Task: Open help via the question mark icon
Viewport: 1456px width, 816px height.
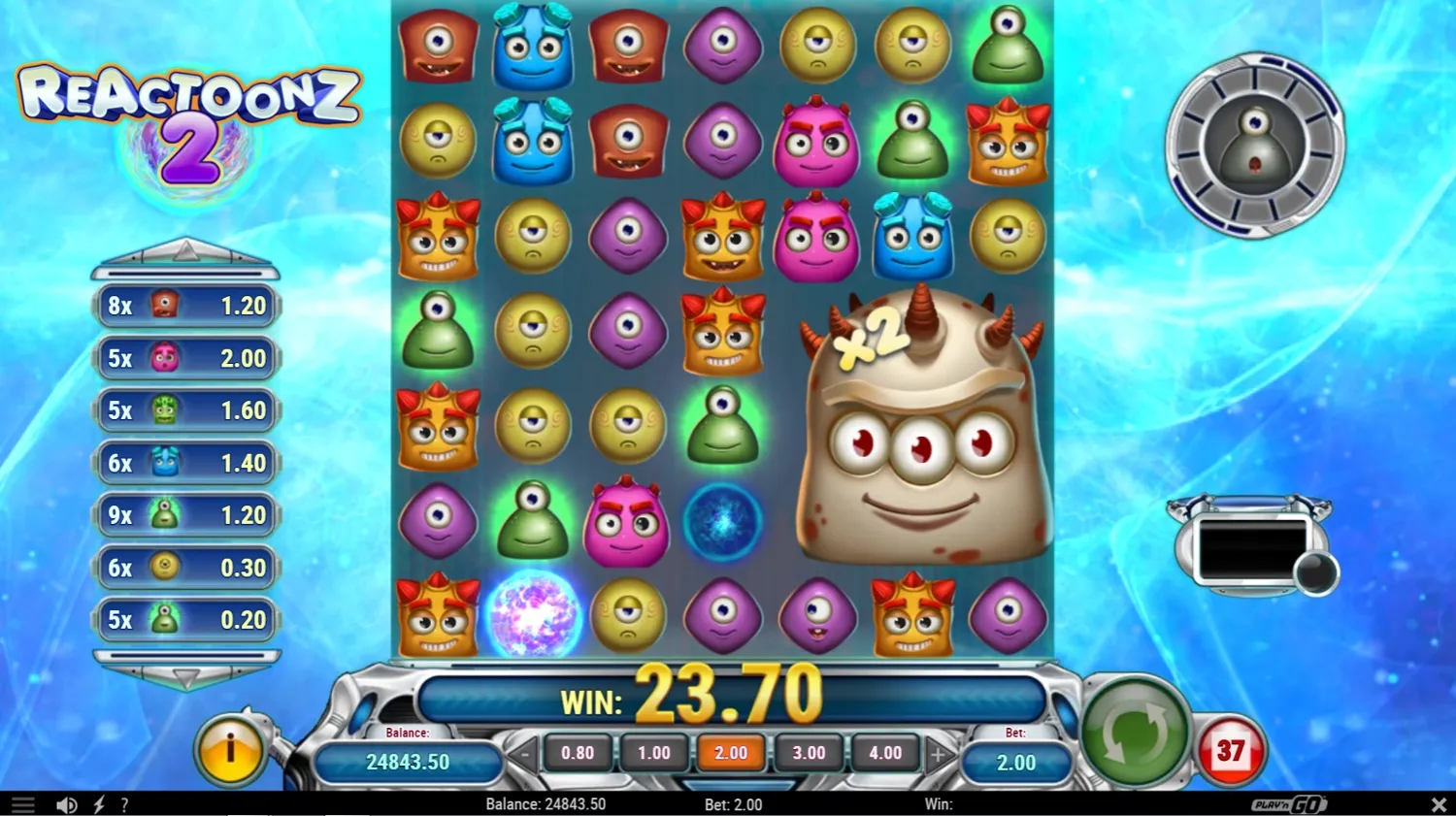Action: pos(124,803)
